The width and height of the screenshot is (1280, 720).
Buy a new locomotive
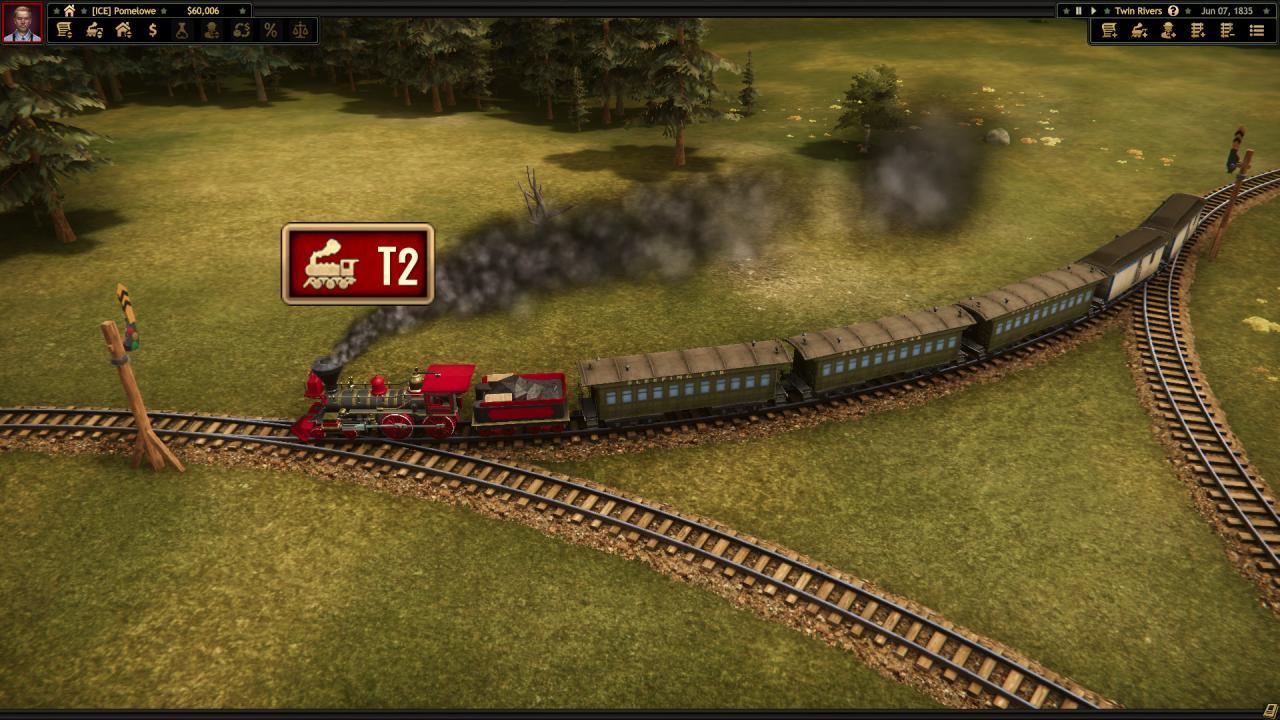pyautogui.click(x=1137, y=30)
